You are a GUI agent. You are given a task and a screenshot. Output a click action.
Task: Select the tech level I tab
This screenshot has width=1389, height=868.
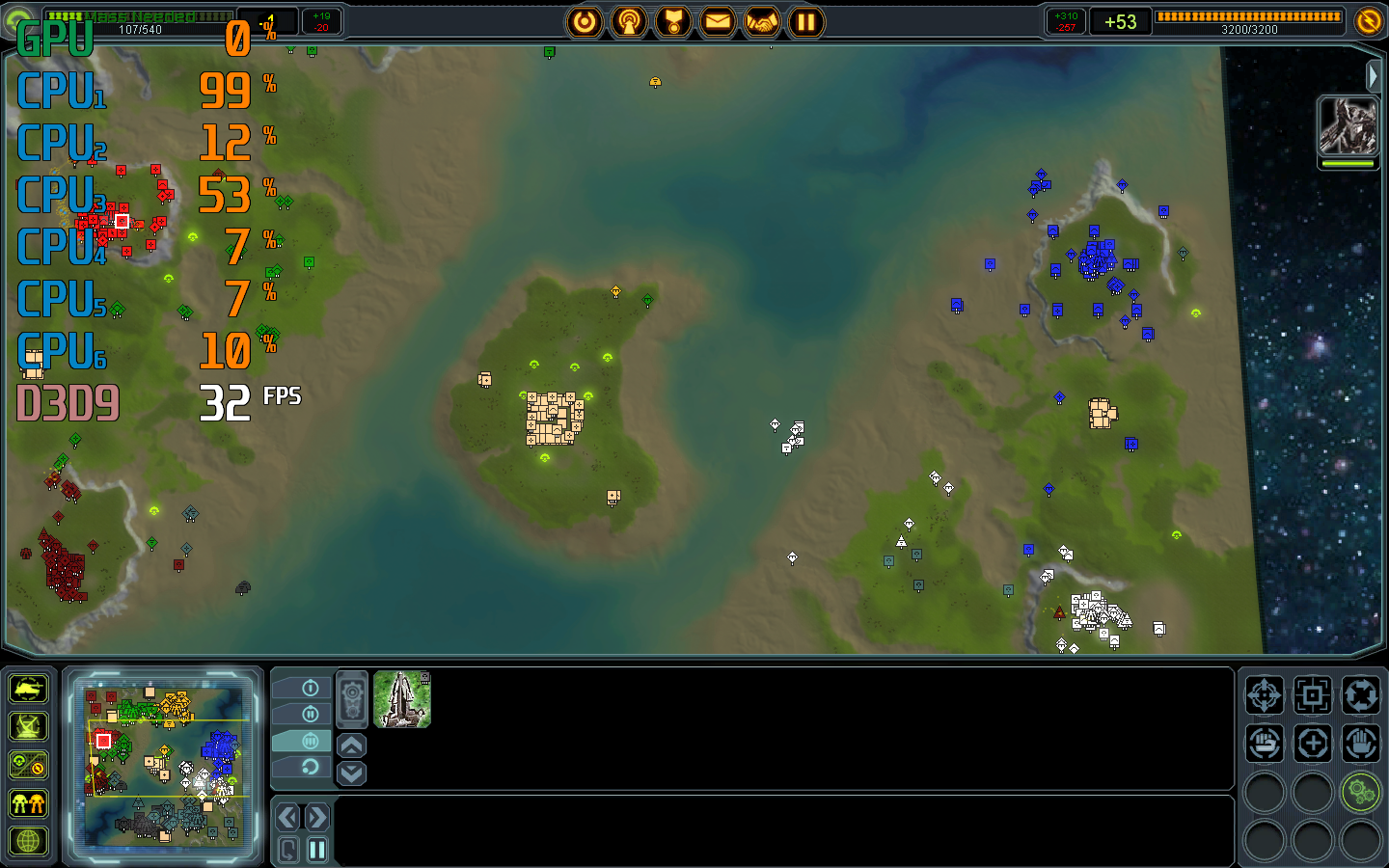[310, 688]
